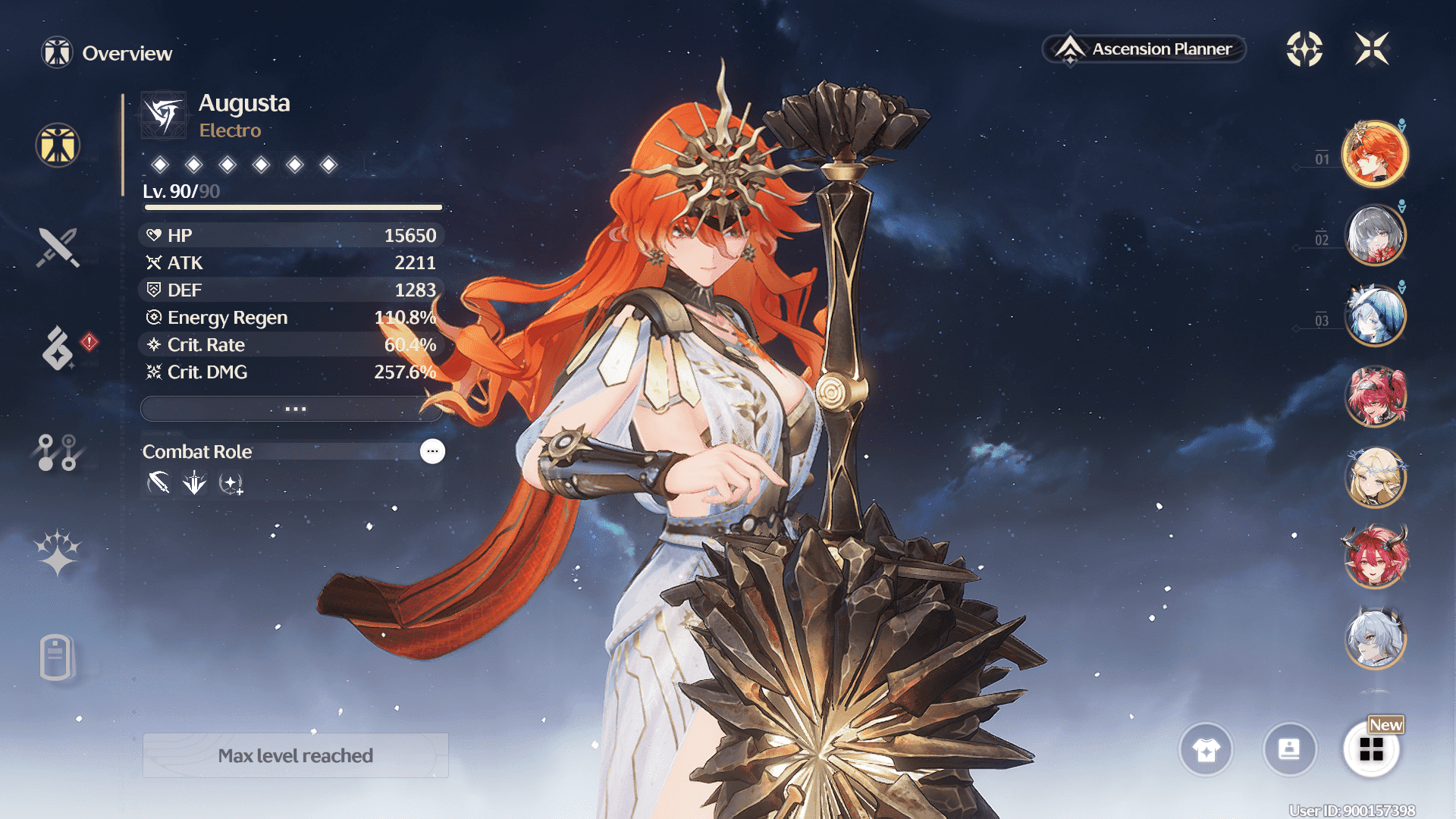Select the pink twin-tail character portrait

1374,396
